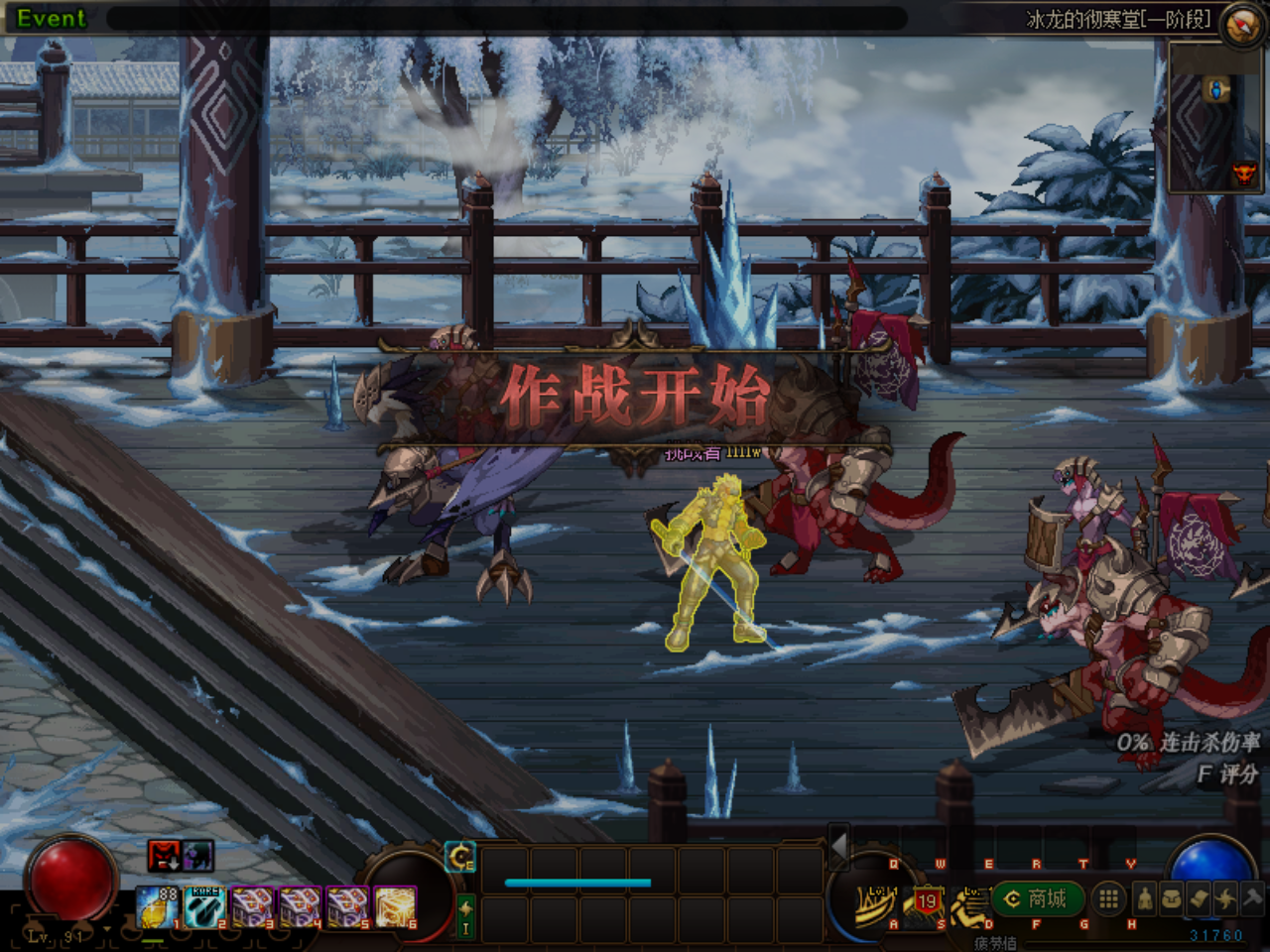1270x952 pixels.
Task: Open the 商城 shop button
Action: click(1039, 898)
